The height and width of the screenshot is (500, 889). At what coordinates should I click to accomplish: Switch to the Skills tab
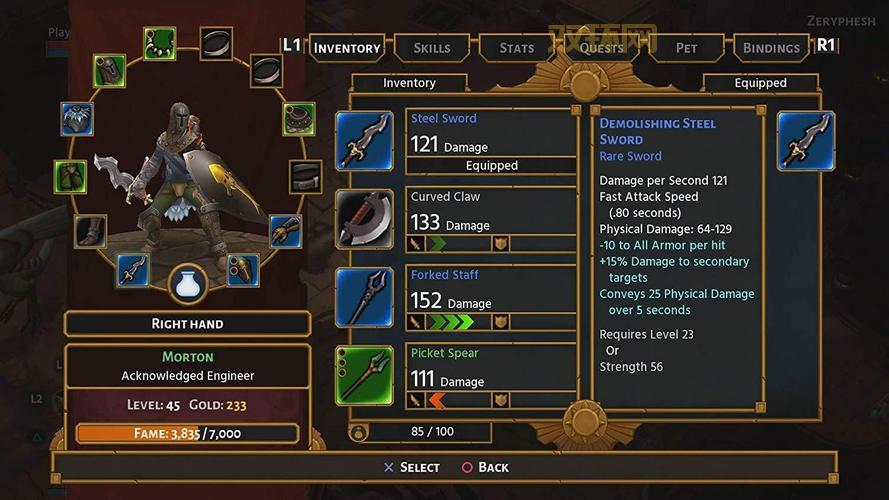(x=431, y=47)
